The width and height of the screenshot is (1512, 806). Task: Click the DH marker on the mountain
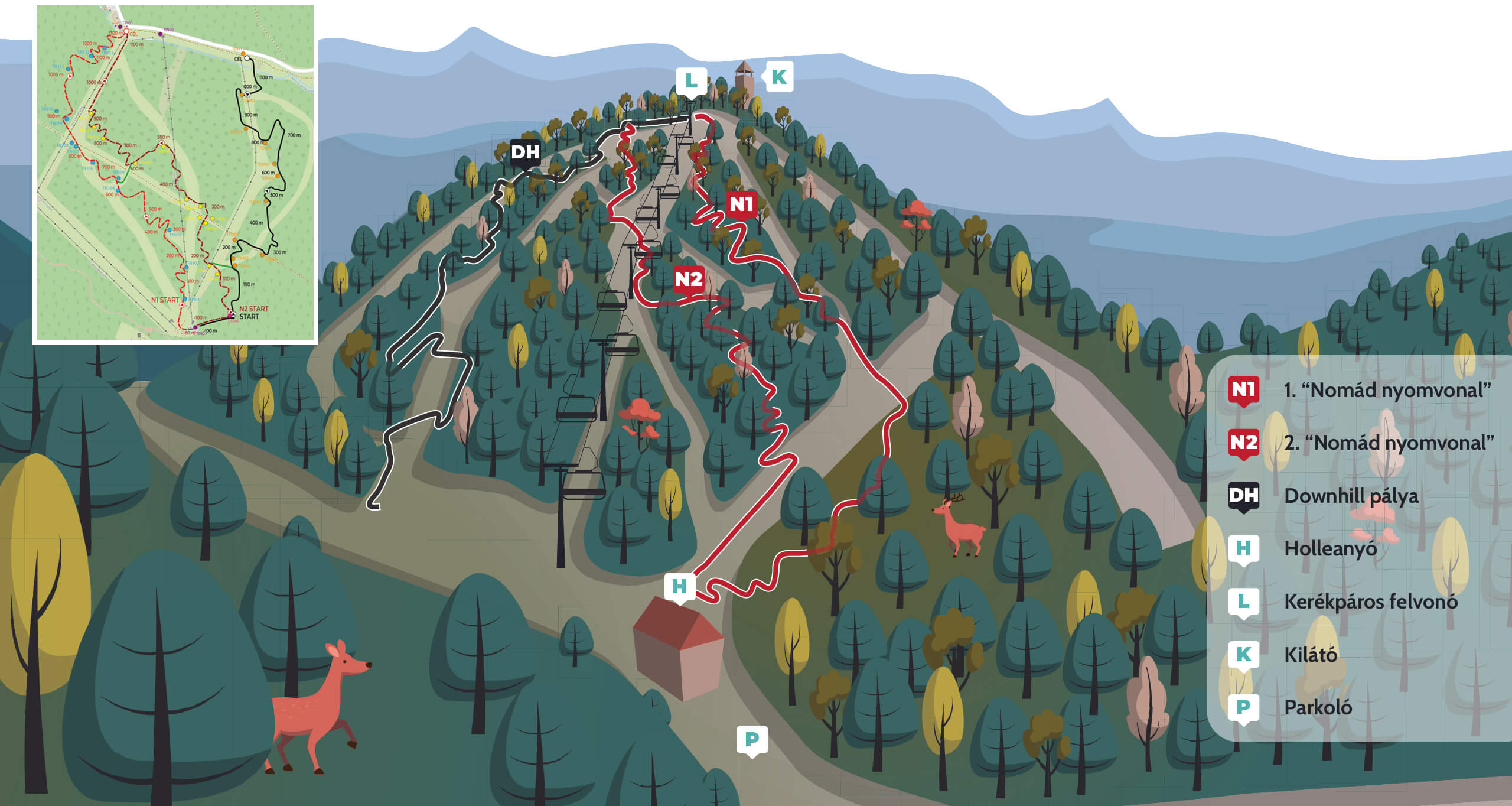pyautogui.click(x=525, y=152)
